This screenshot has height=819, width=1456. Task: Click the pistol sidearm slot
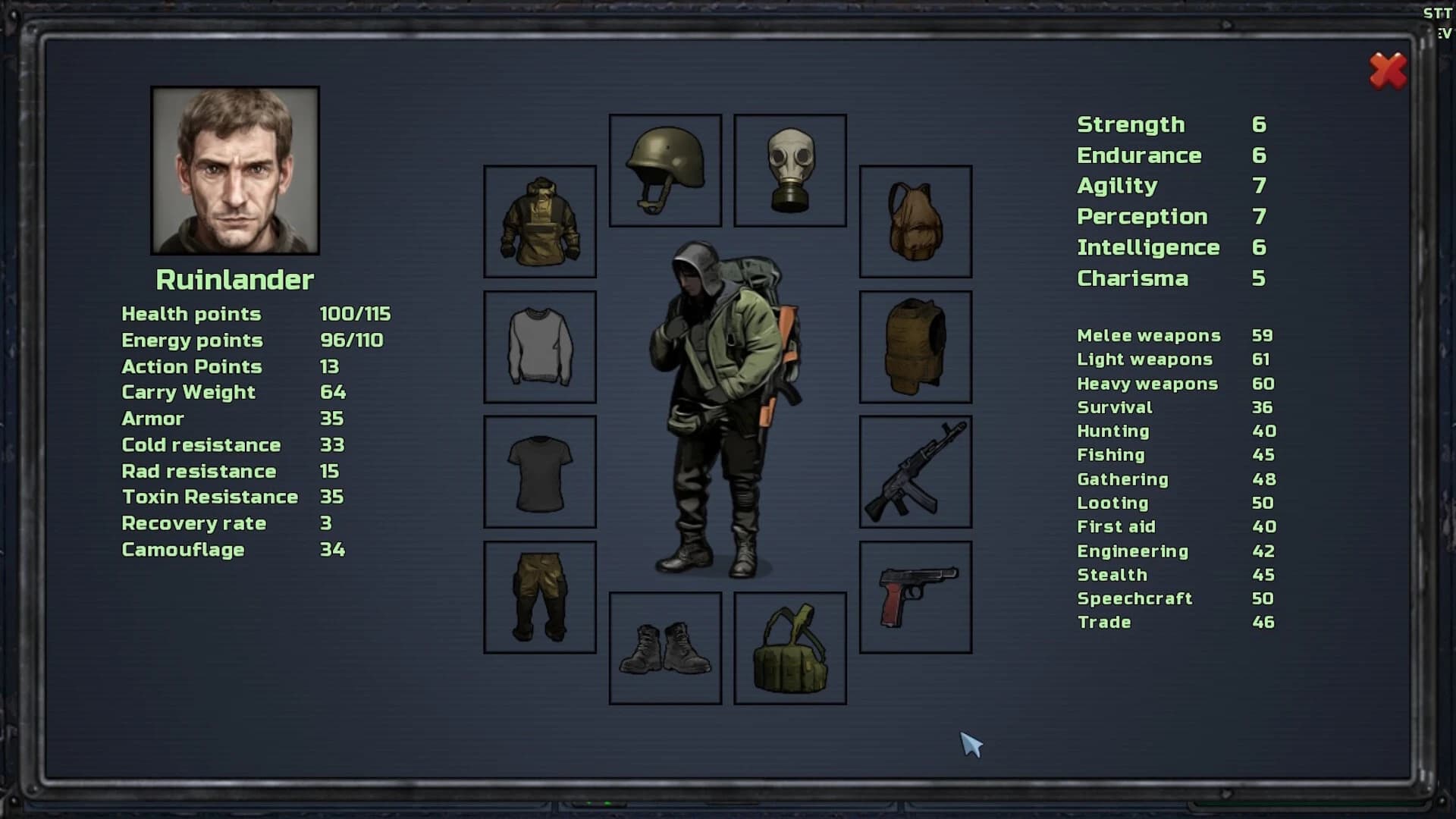(x=916, y=596)
